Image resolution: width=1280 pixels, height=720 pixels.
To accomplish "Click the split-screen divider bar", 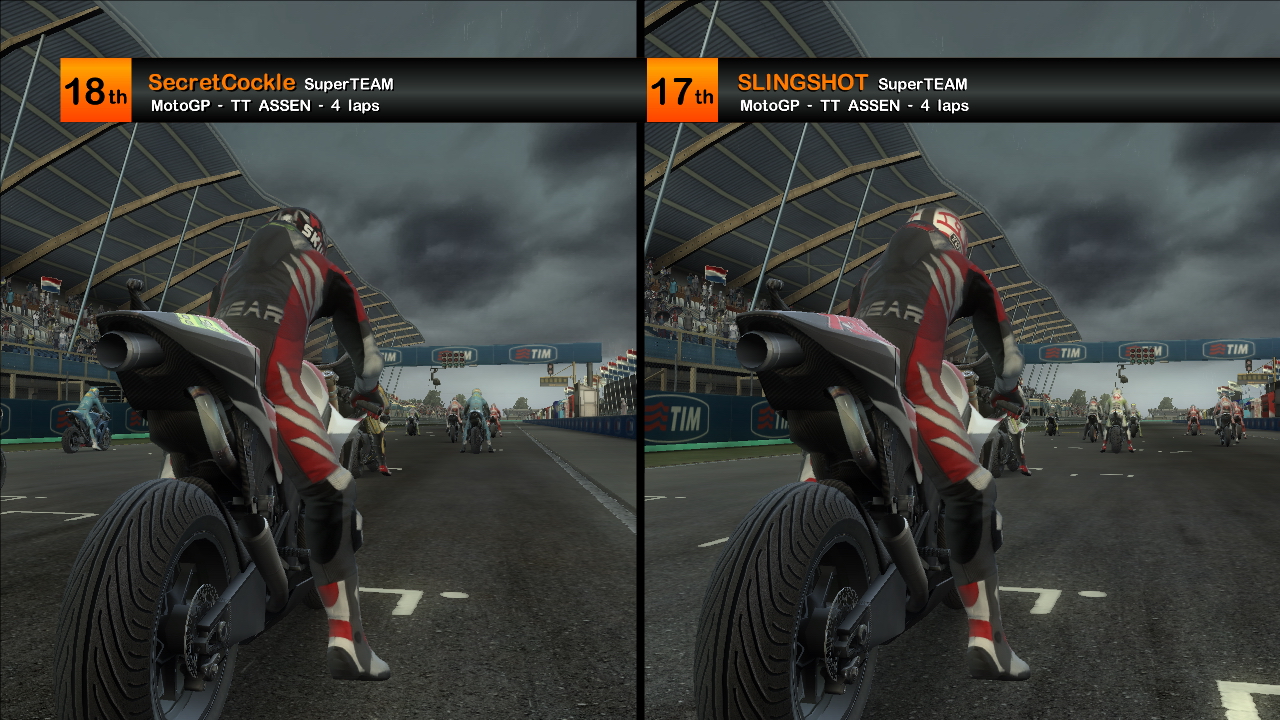I will pyautogui.click(x=640, y=400).
